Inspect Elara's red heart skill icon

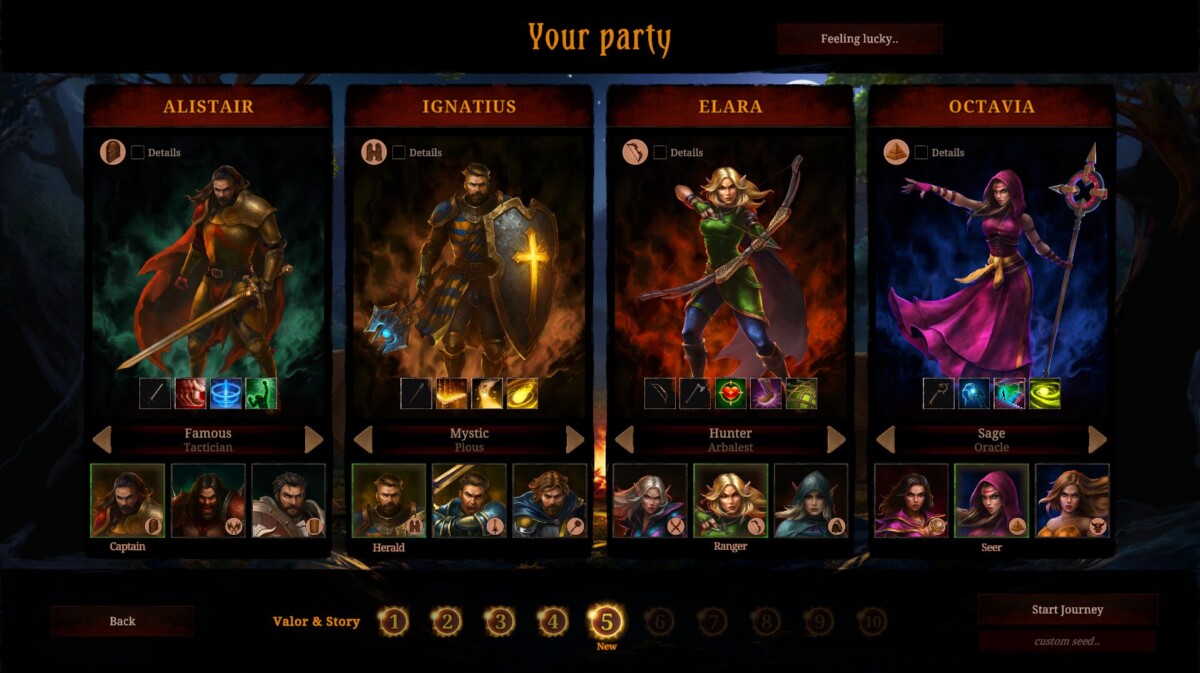pos(730,393)
